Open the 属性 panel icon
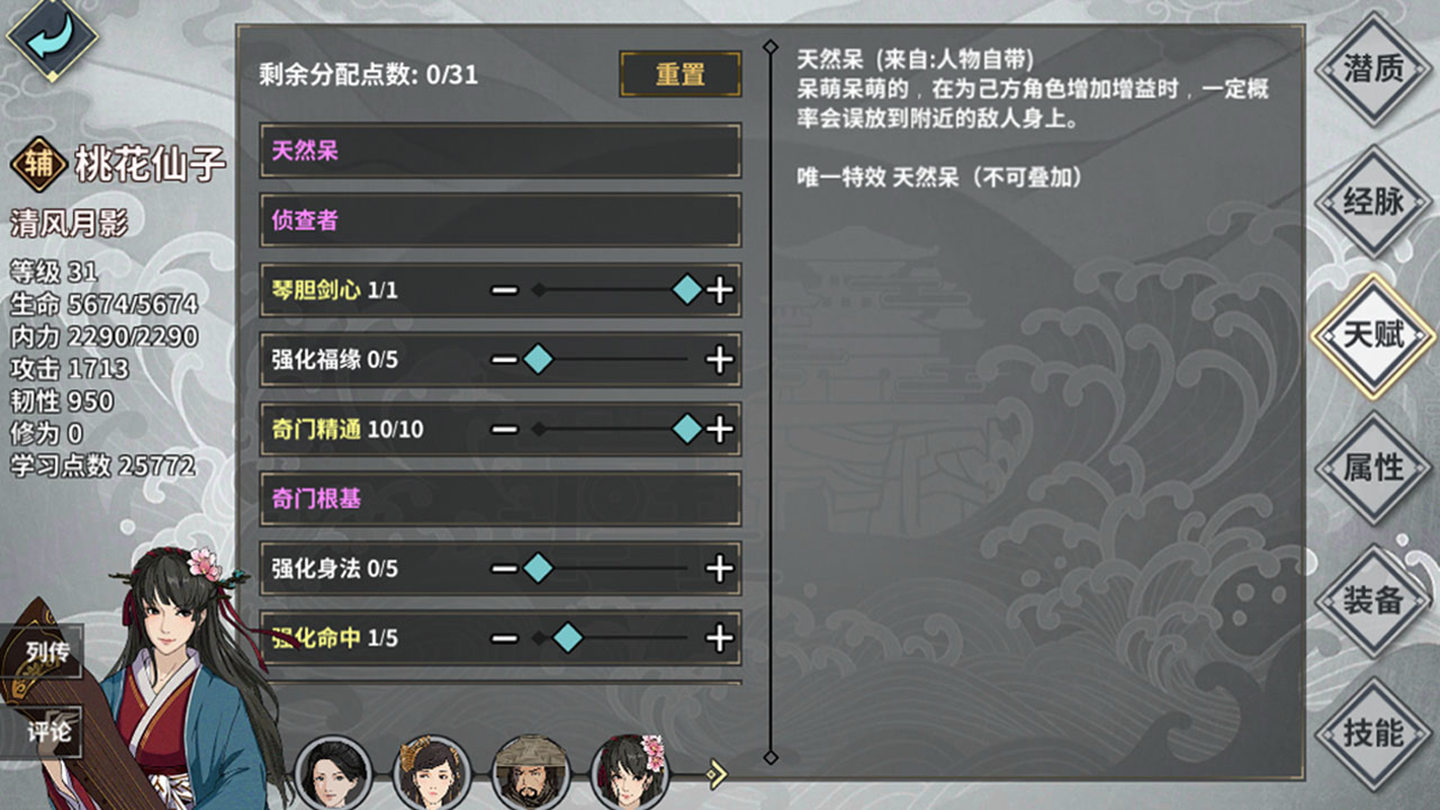 coord(1373,468)
